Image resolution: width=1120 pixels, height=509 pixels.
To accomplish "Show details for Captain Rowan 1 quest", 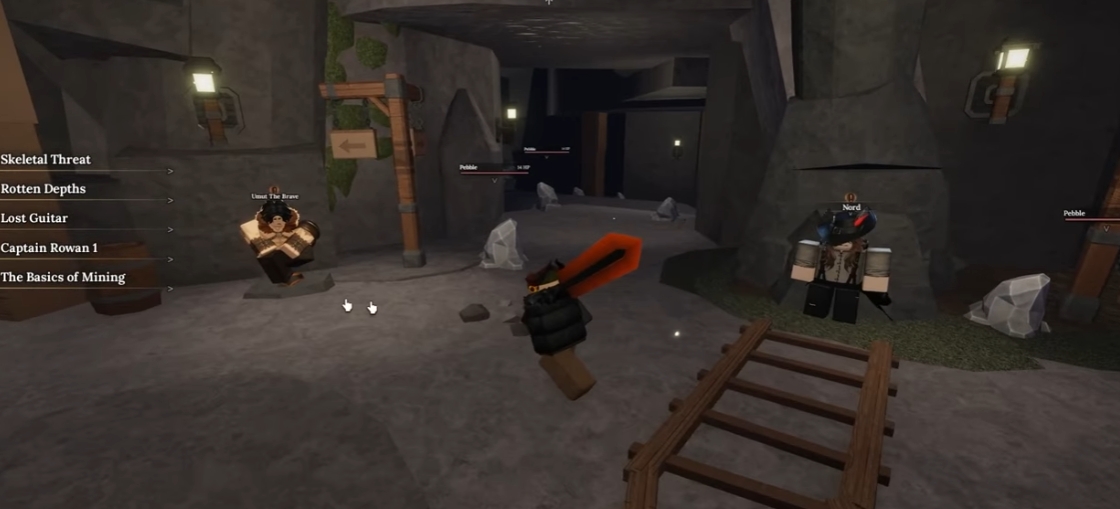I will [x=49, y=248].
